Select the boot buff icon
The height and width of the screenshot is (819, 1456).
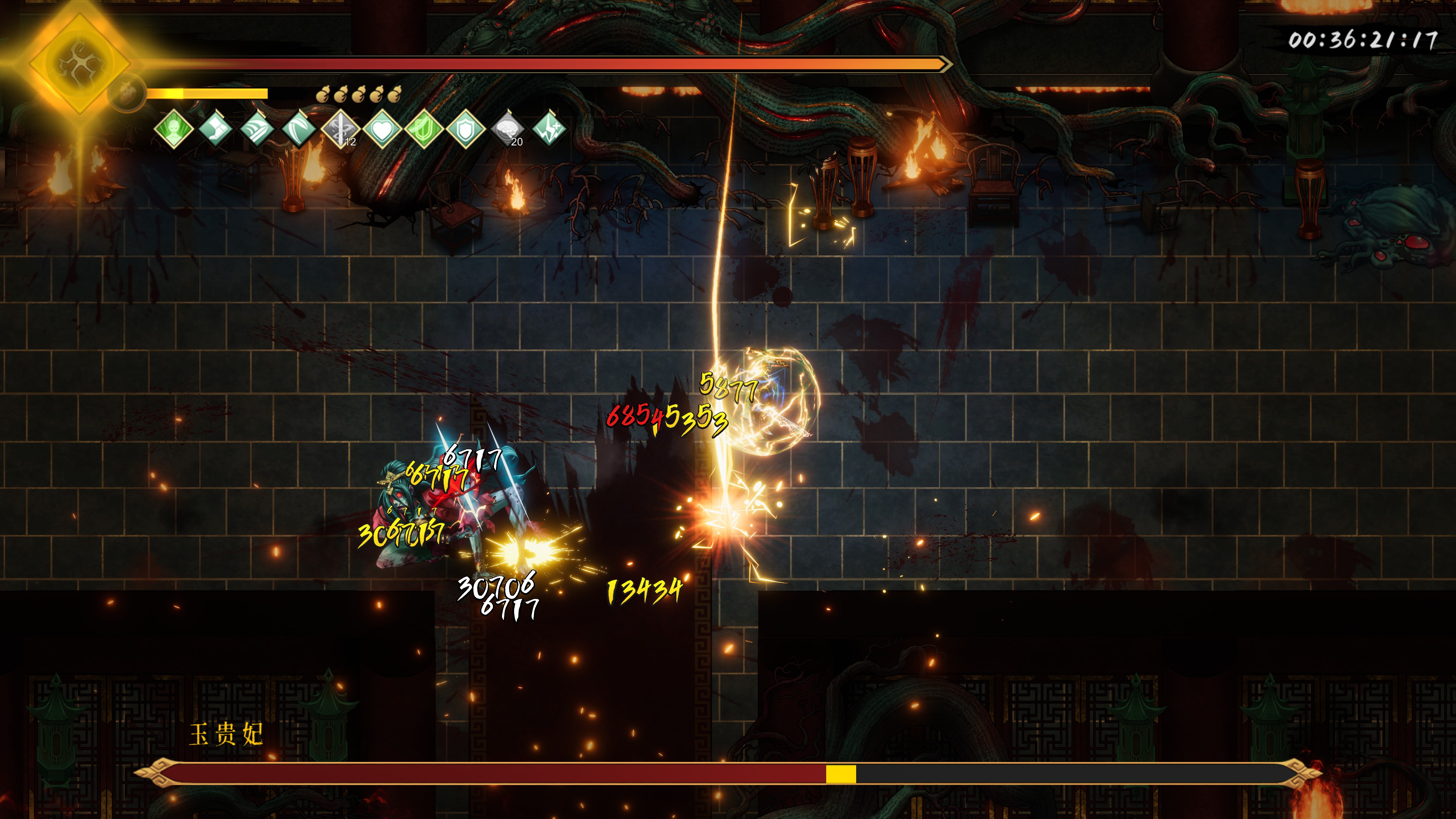[215, 129]
